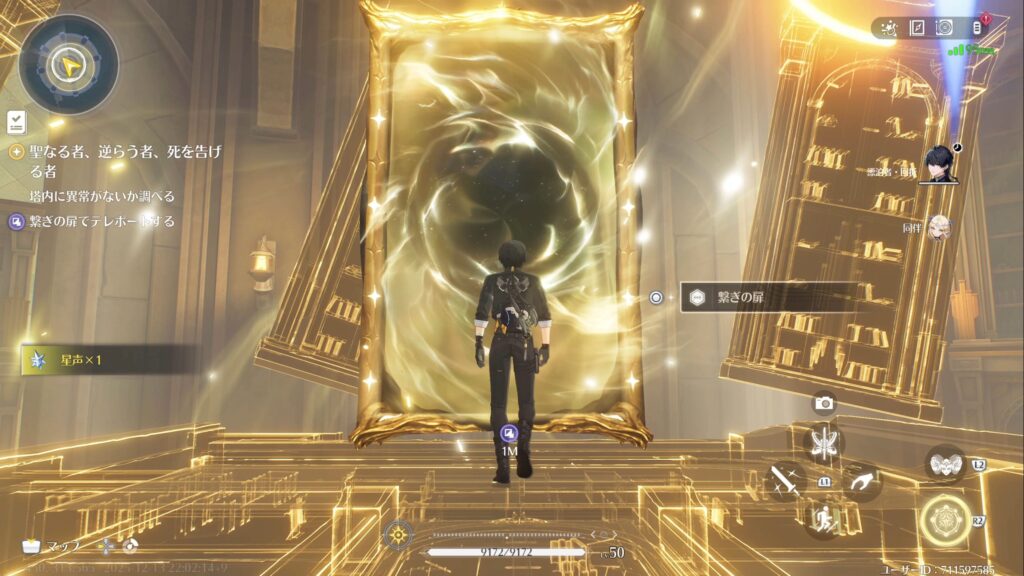Use the sparkling sword attack button
The width and height of the screenshot is (1024, 576).
(x=785, y=481)
